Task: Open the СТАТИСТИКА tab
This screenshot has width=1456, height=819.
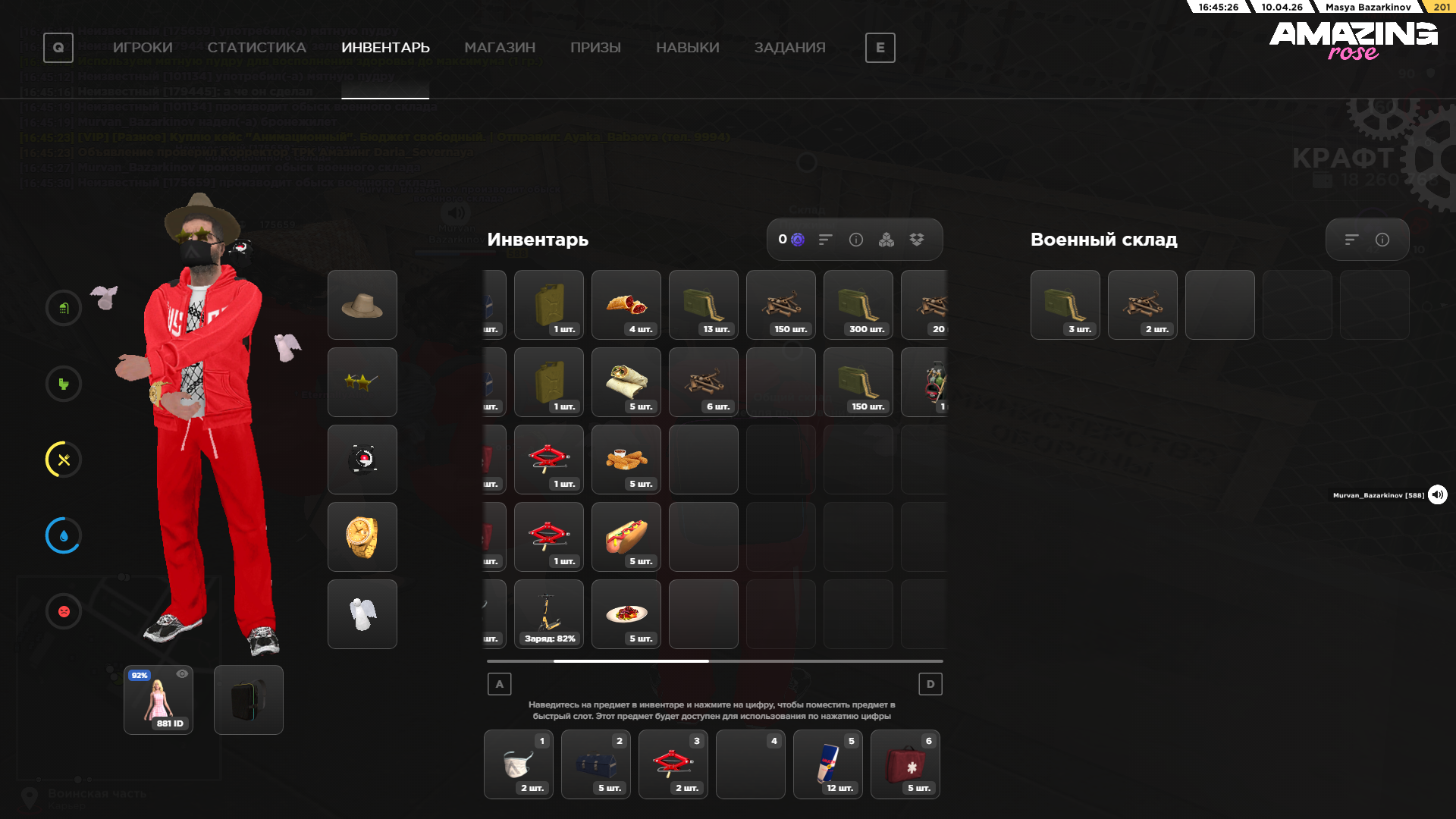Action: tap(256, 48)
